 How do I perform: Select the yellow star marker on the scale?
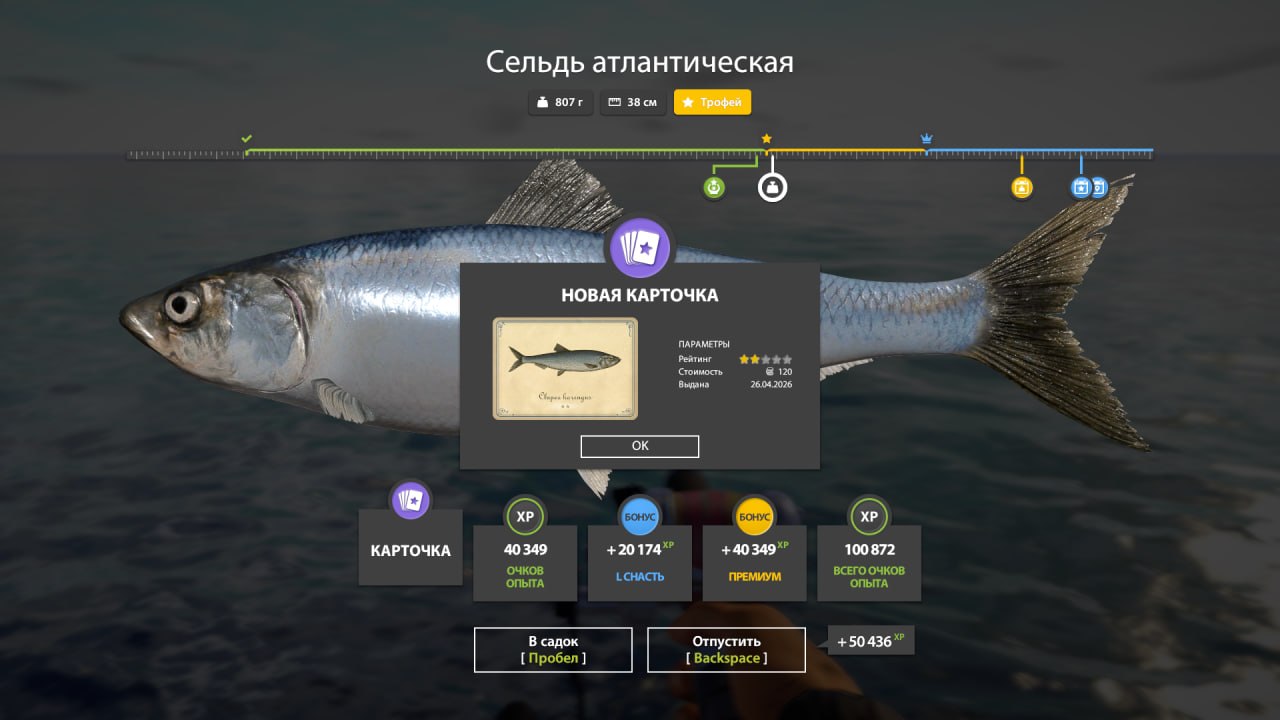coord(766,139)
